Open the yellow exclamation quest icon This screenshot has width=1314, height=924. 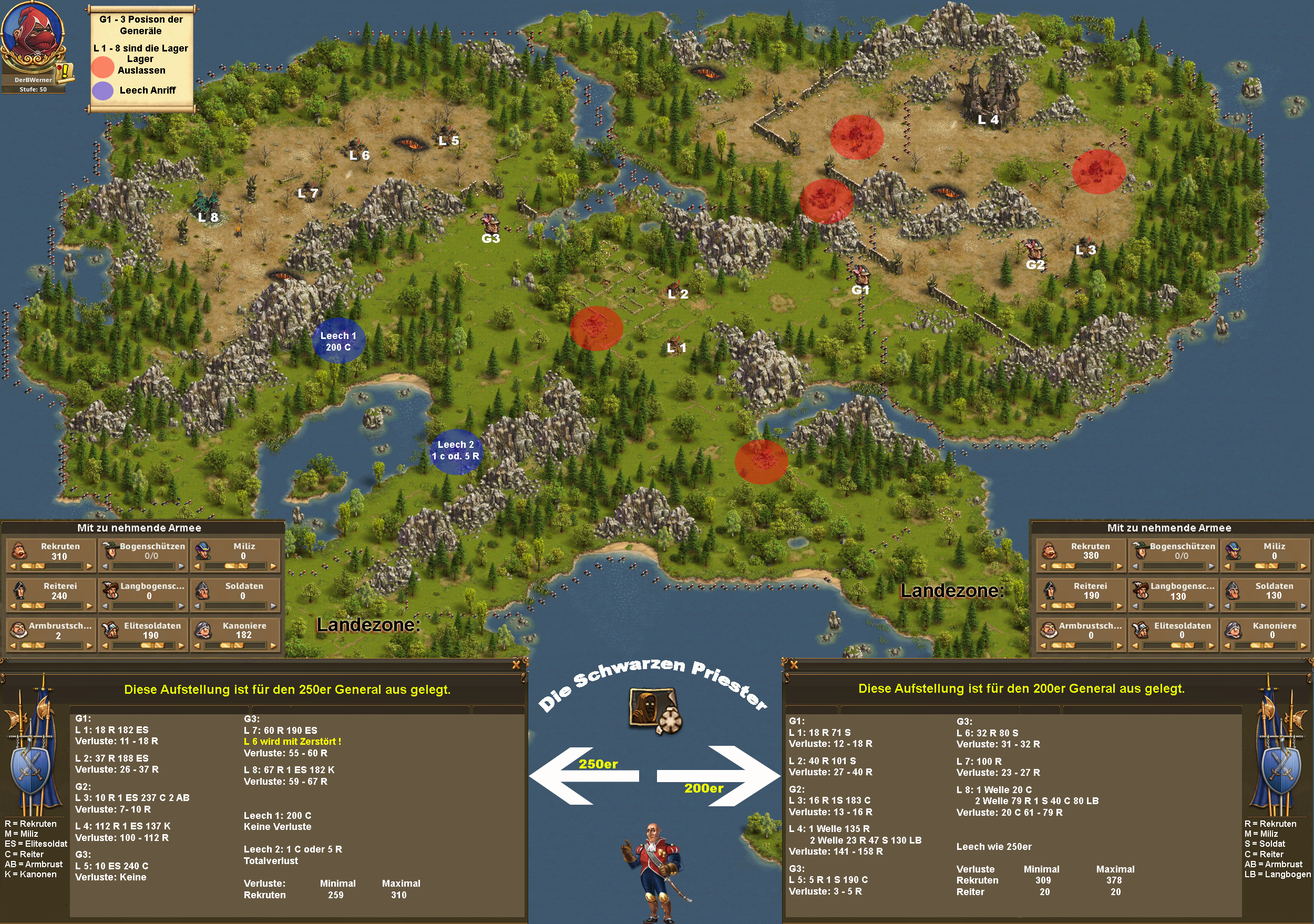[x=65, y=71]
